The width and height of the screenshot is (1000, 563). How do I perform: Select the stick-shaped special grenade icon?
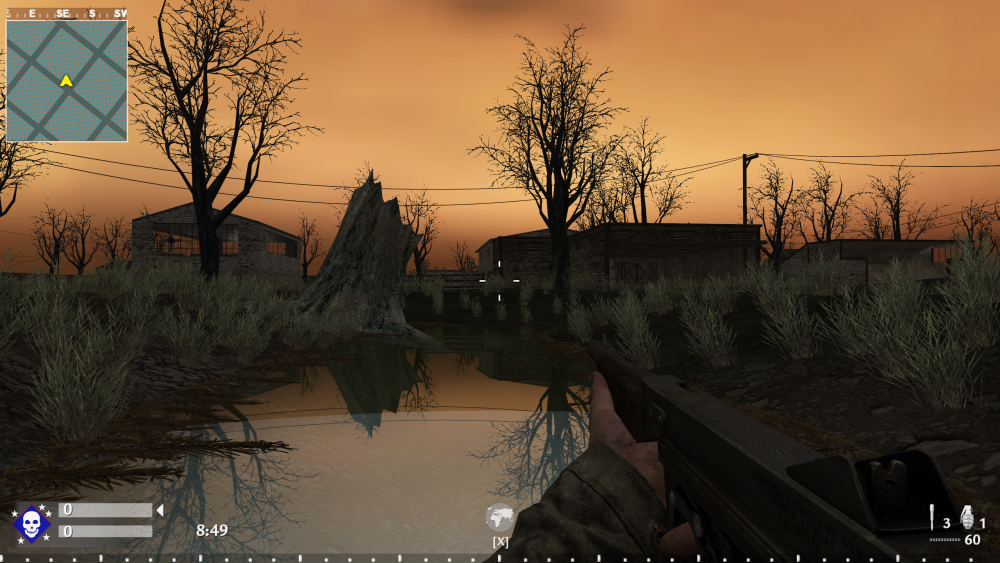click(932, 516)
